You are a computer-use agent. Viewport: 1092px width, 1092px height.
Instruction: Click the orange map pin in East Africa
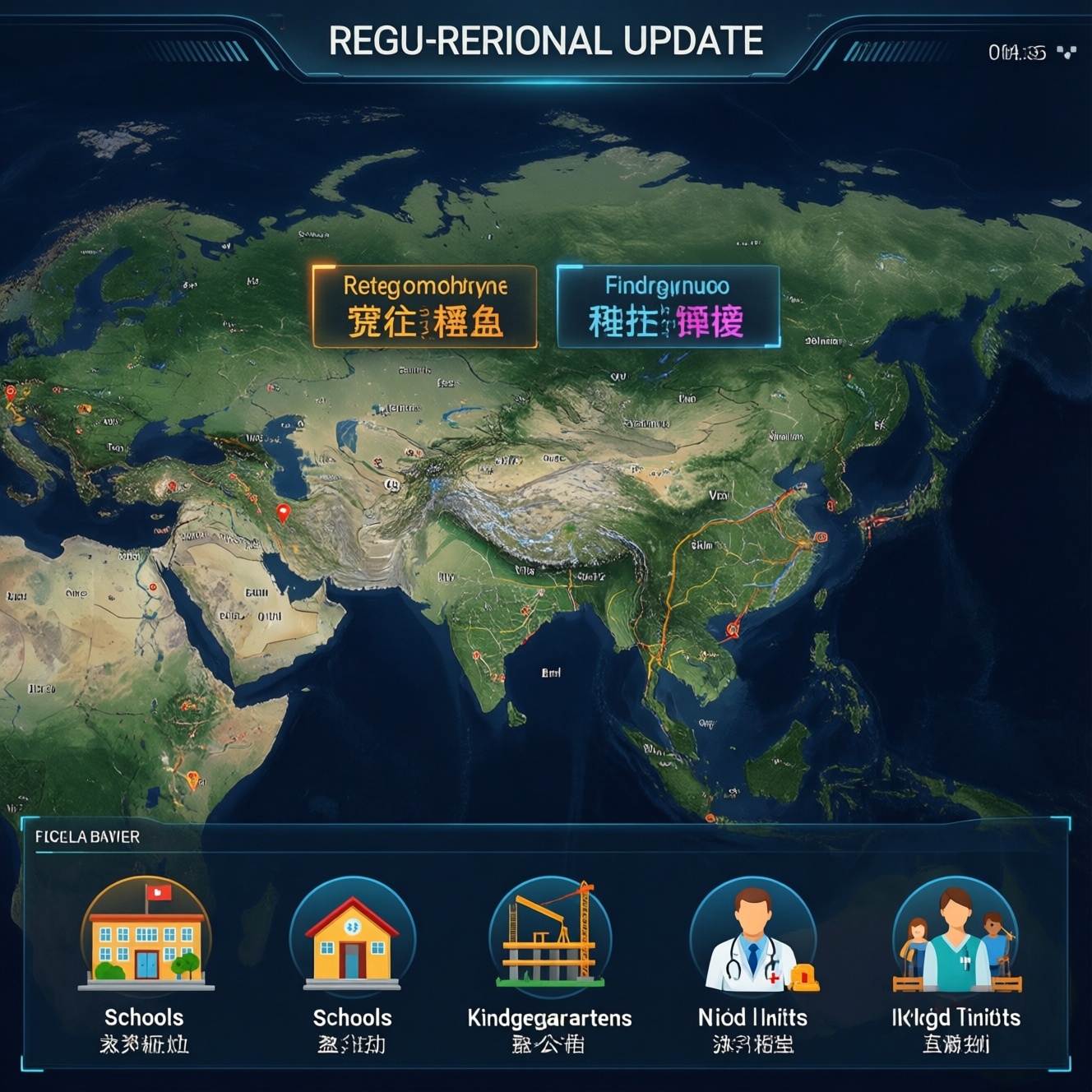[x=192, y=778]
